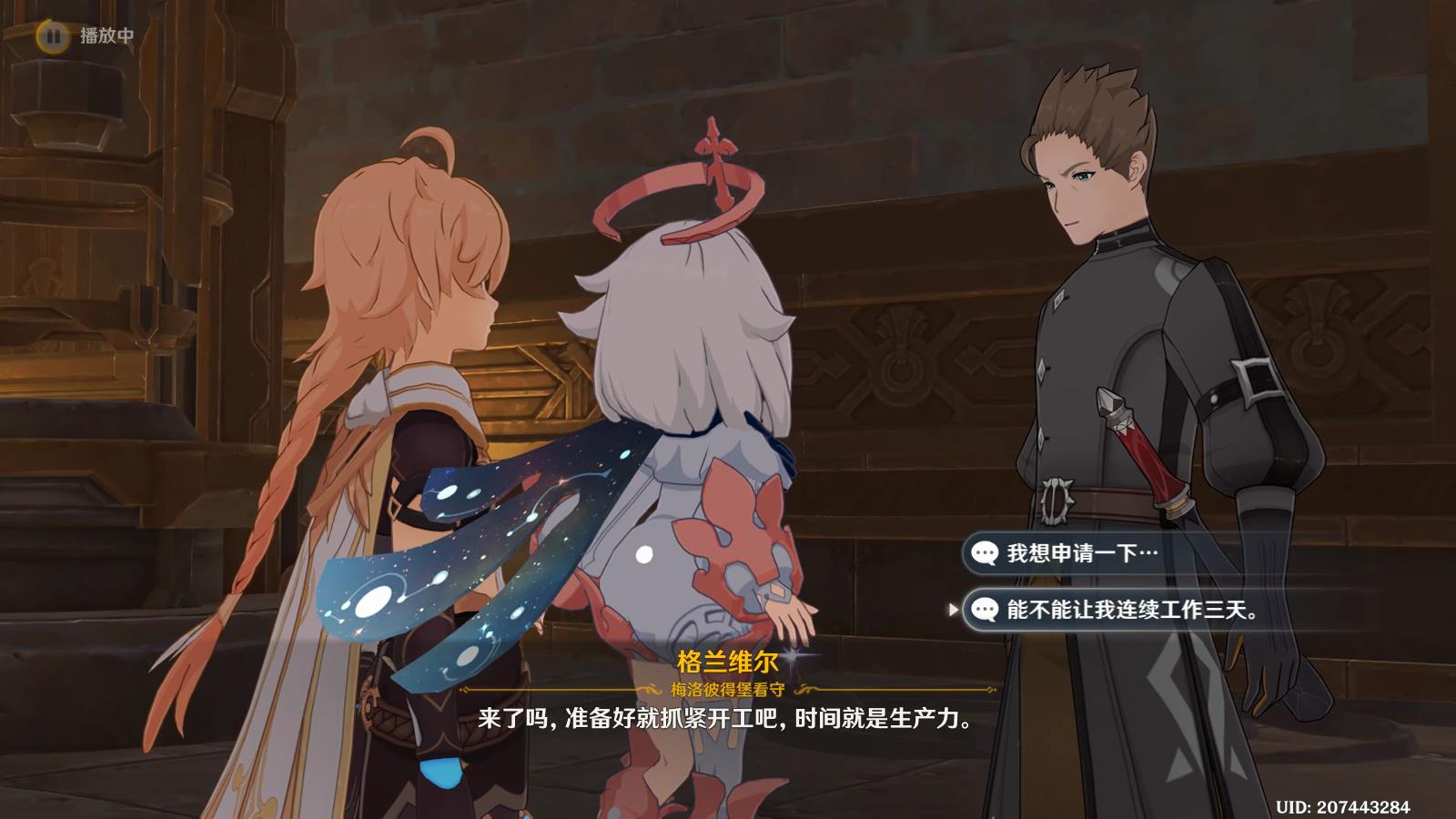
Task: Select the speech bubble icon on 能不能让我连续工作三天 option
Action: tap(986, 610)
